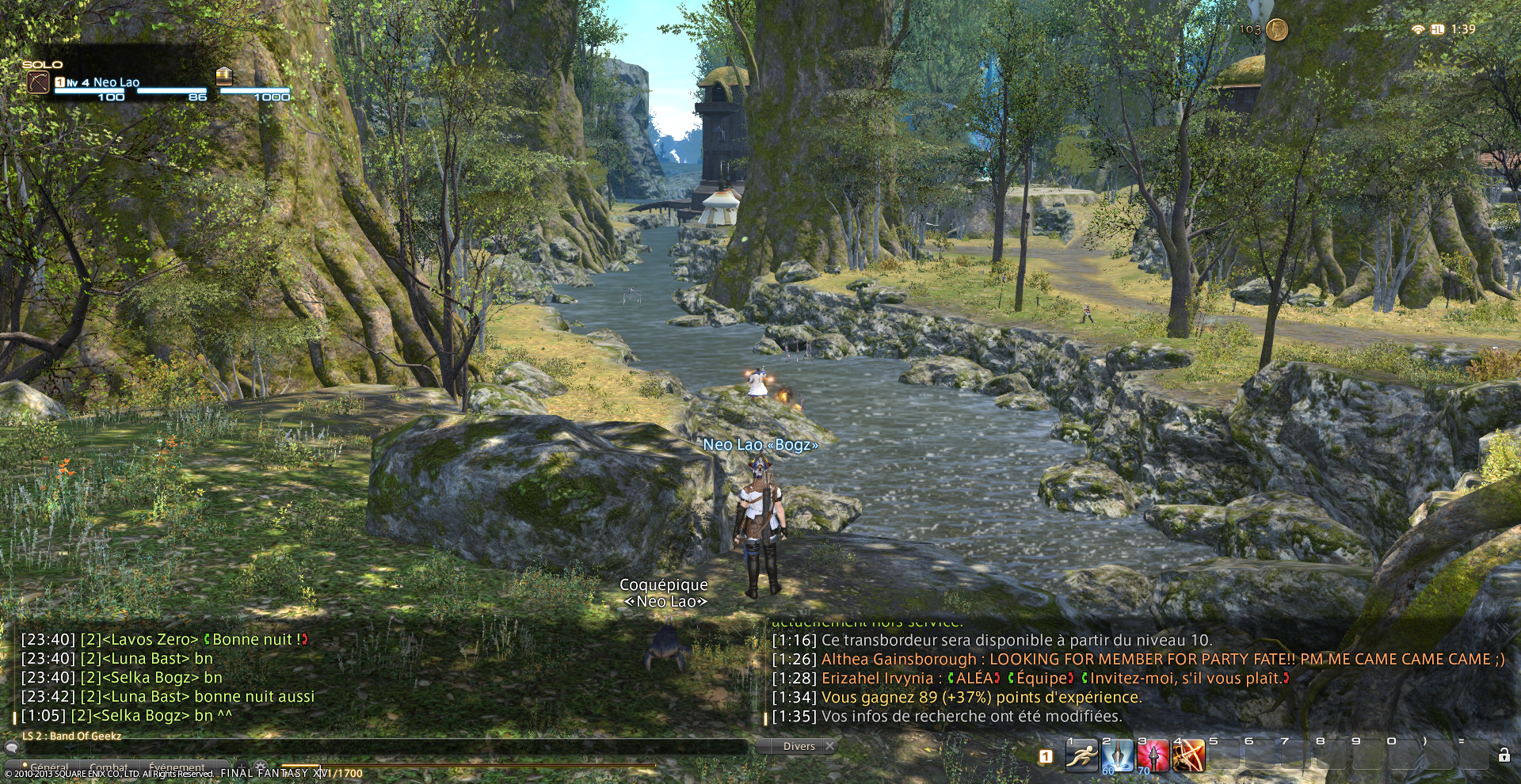Activate the Sprint running-figure ability
Image resolution: width=1521 pixels, height=784 pixels.
click(x=1081, y=757)
